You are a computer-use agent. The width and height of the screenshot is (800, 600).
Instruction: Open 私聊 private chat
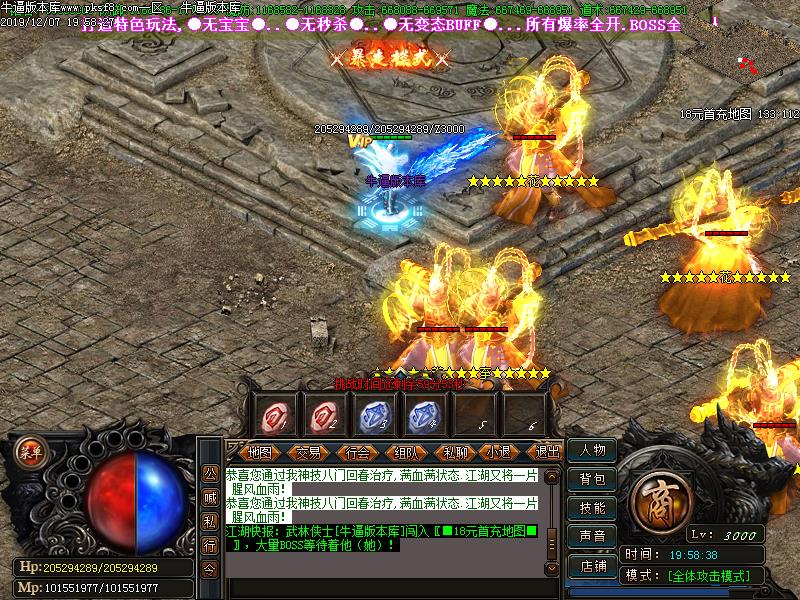[454, 452]
